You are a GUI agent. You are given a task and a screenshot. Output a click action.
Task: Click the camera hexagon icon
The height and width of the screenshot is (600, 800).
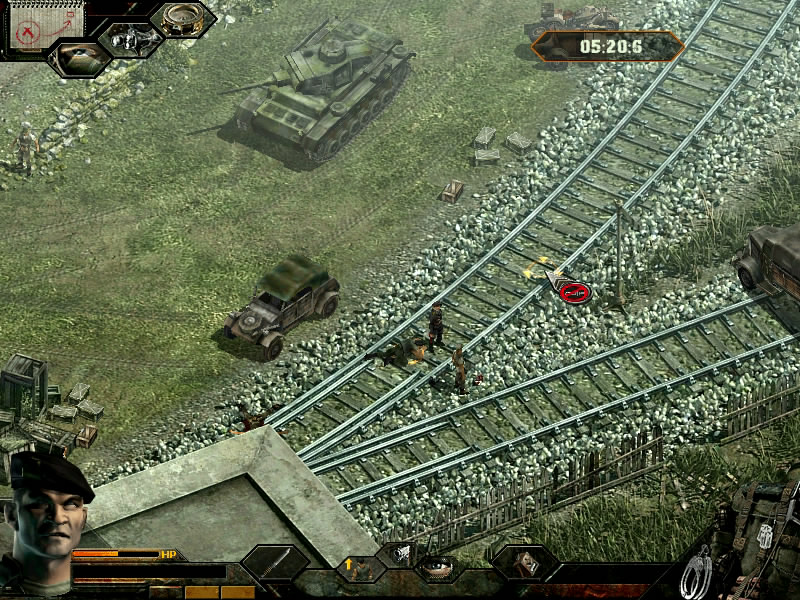click(130, 39)
